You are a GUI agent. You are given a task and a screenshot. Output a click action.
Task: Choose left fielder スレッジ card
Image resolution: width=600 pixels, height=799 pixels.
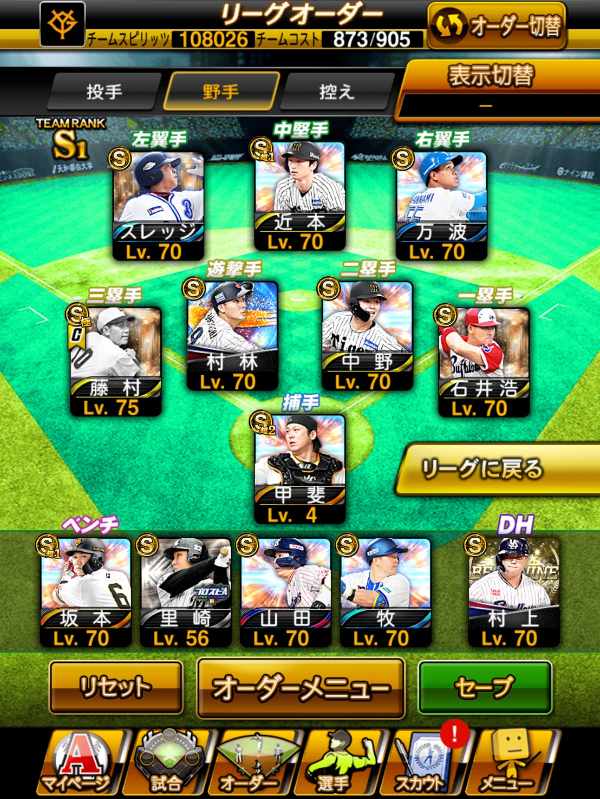click(159, 205)
